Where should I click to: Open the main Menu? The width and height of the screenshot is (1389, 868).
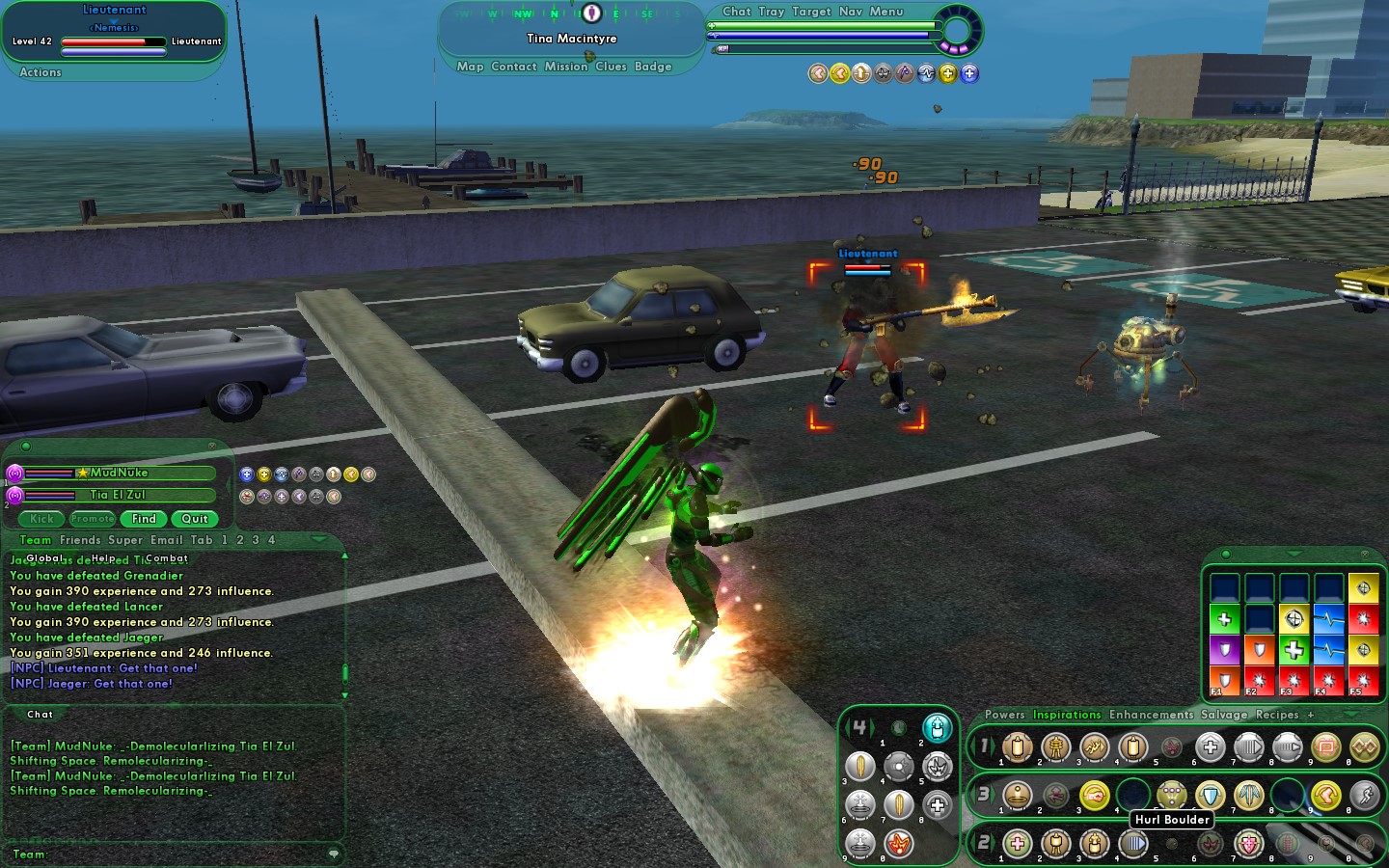pos(886,12)
